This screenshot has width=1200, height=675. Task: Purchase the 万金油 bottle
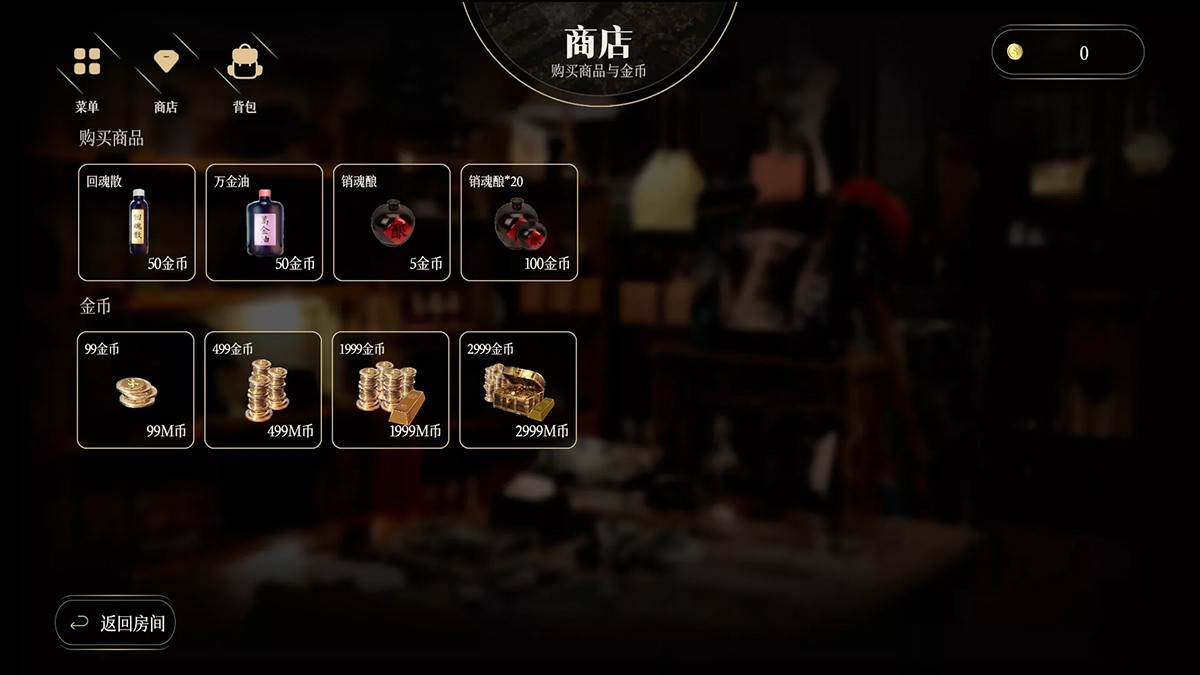264,222
